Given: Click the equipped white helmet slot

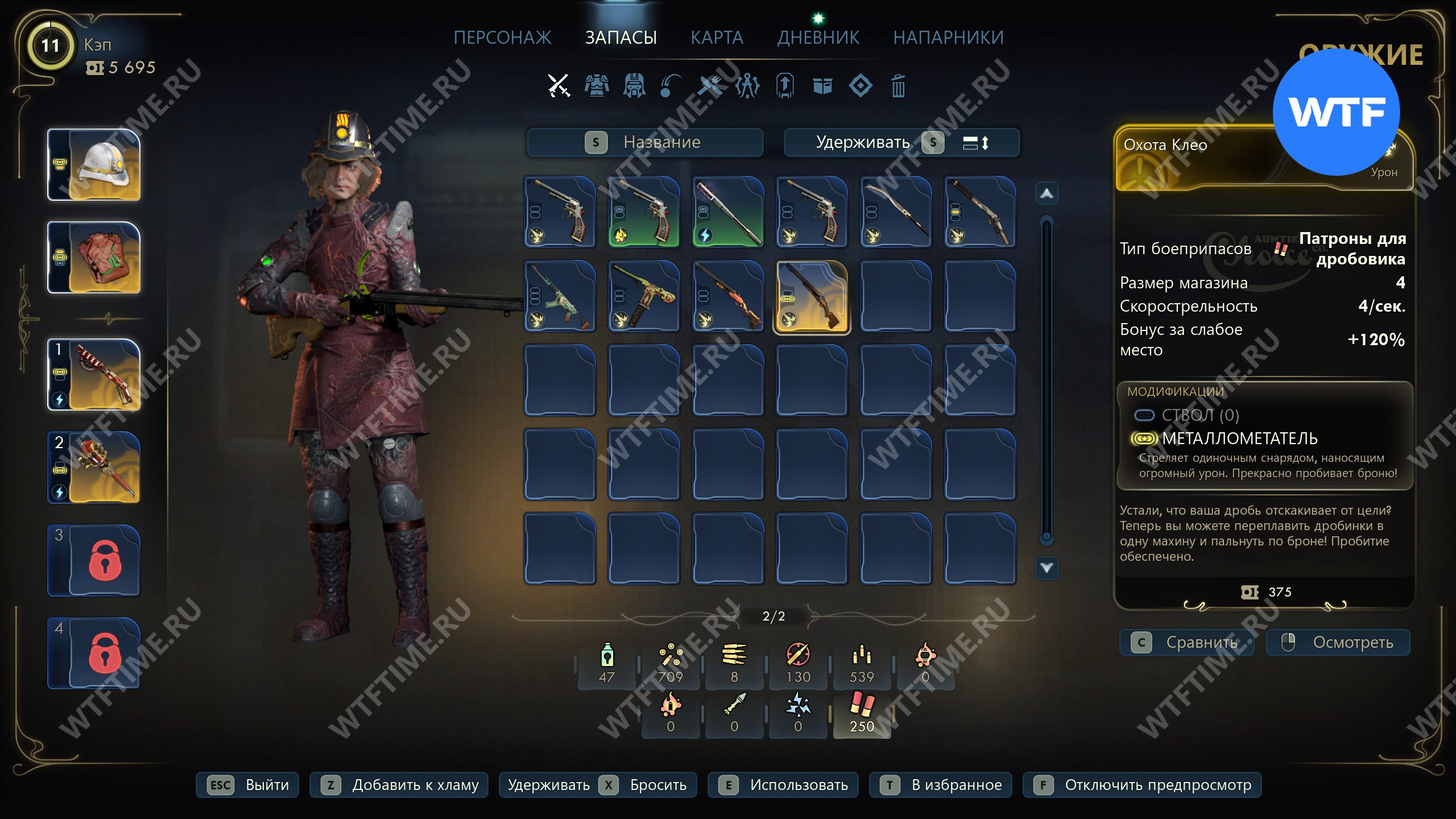Looking at the screenshot, I should coord(94,165).
